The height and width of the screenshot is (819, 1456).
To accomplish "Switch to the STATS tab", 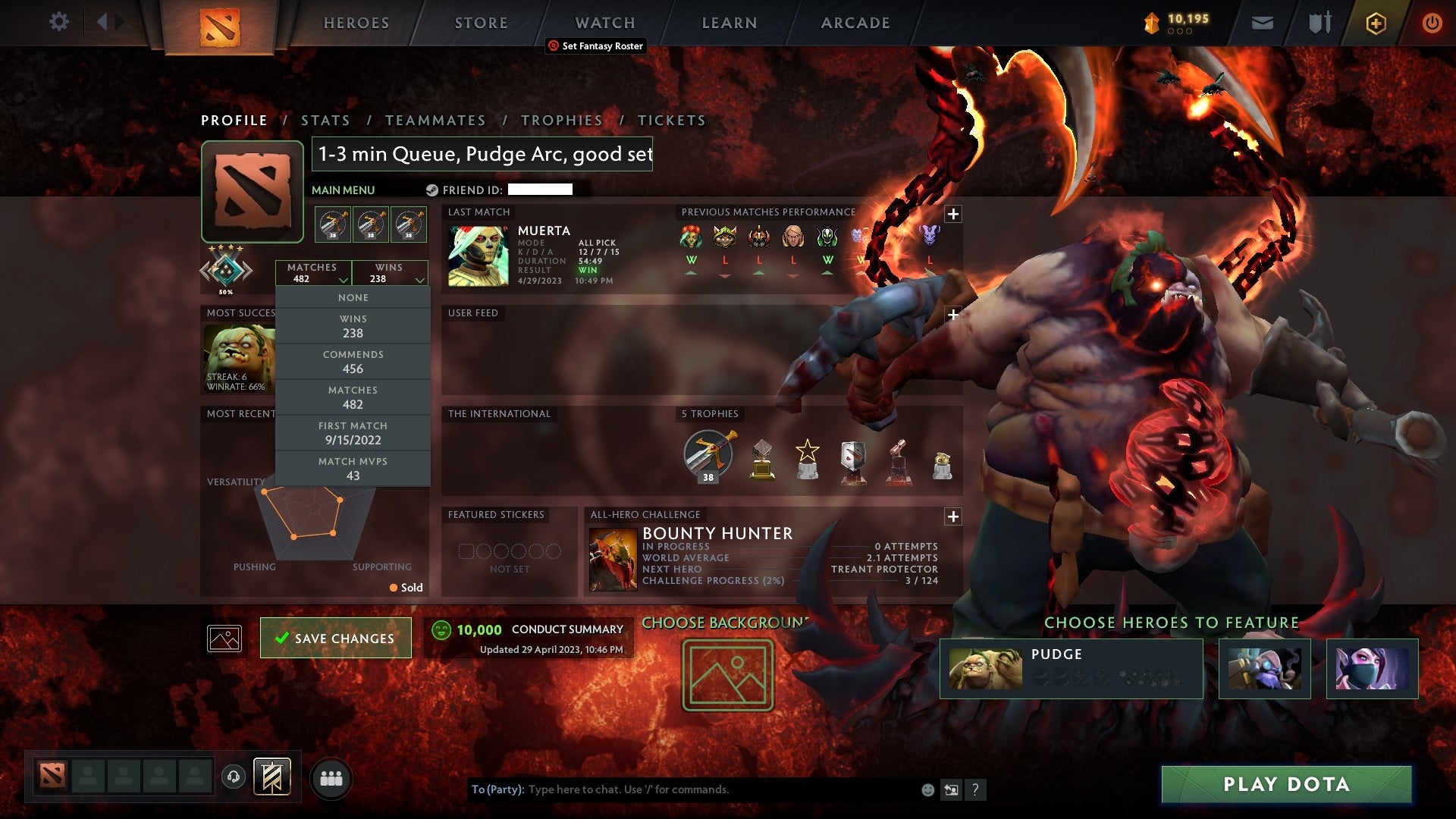I will (x=325, y=120).
